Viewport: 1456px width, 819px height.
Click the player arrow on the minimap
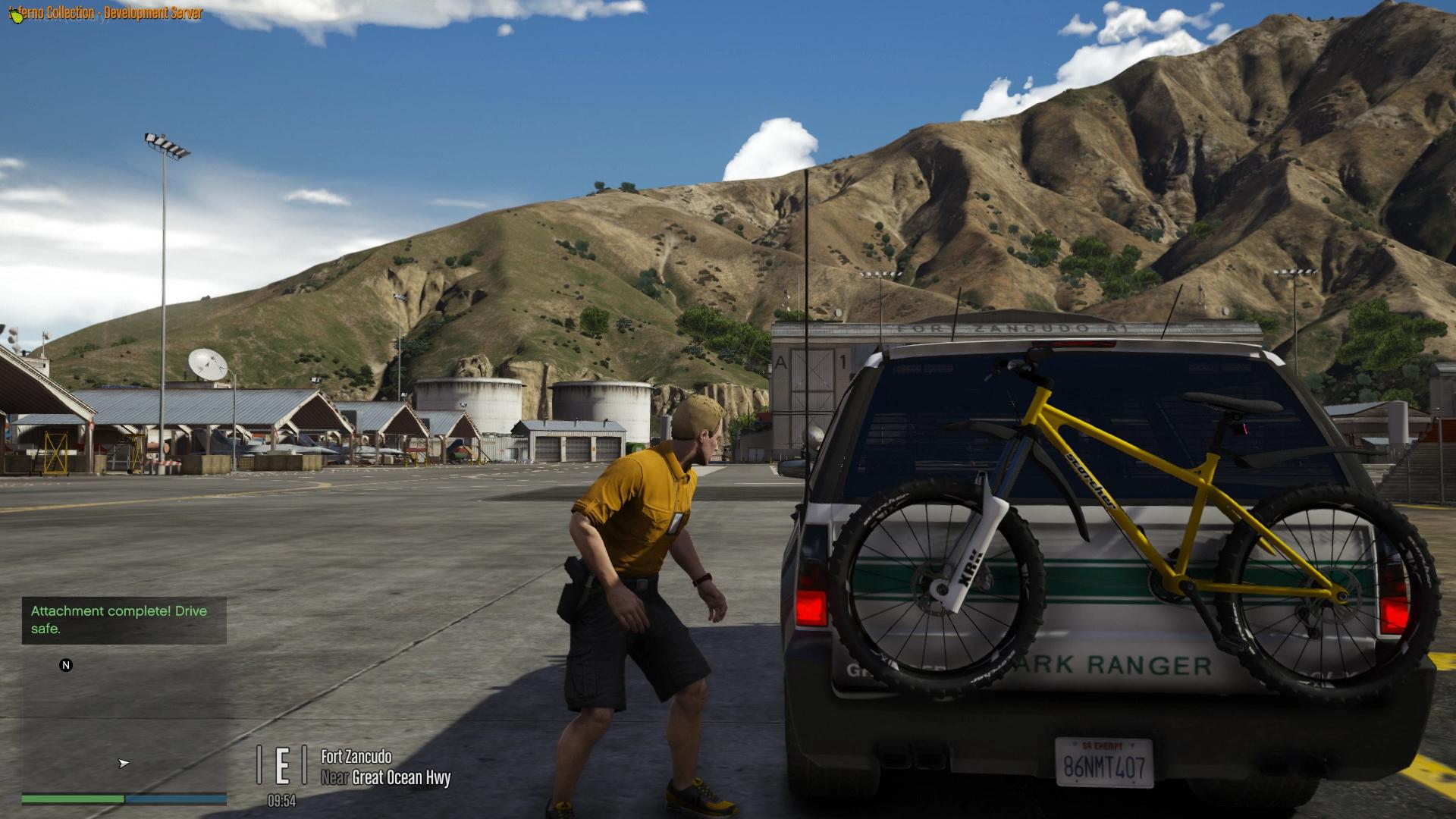124,763
